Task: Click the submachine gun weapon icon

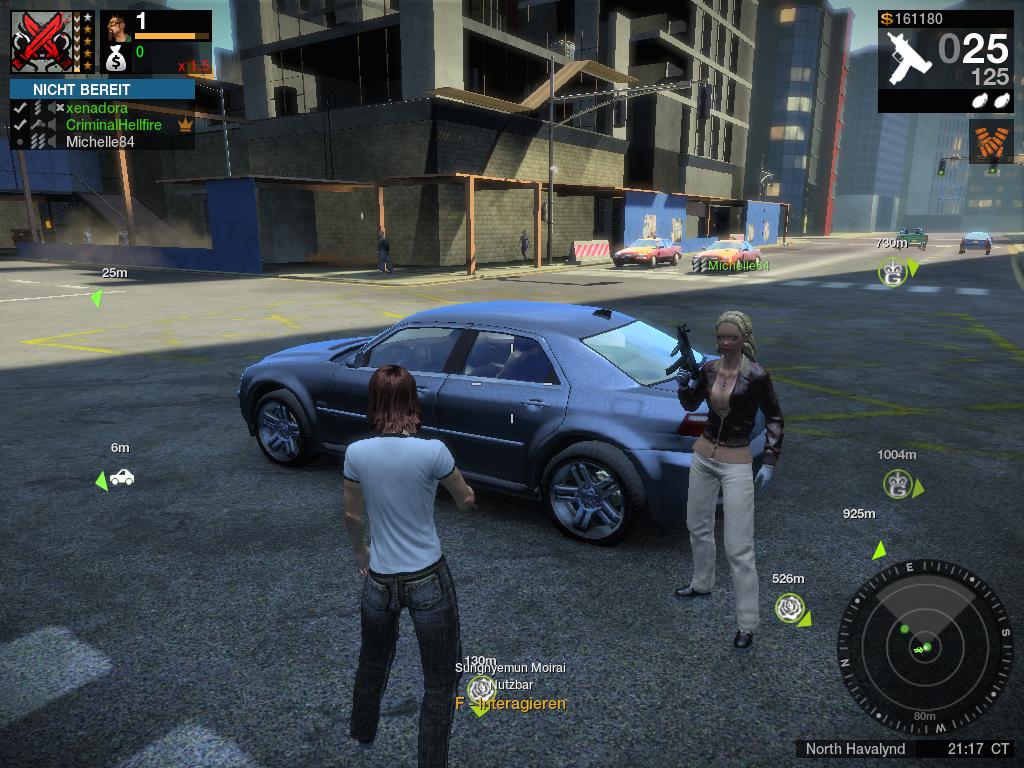Action: pyautogui.click(x=909, y=58)
